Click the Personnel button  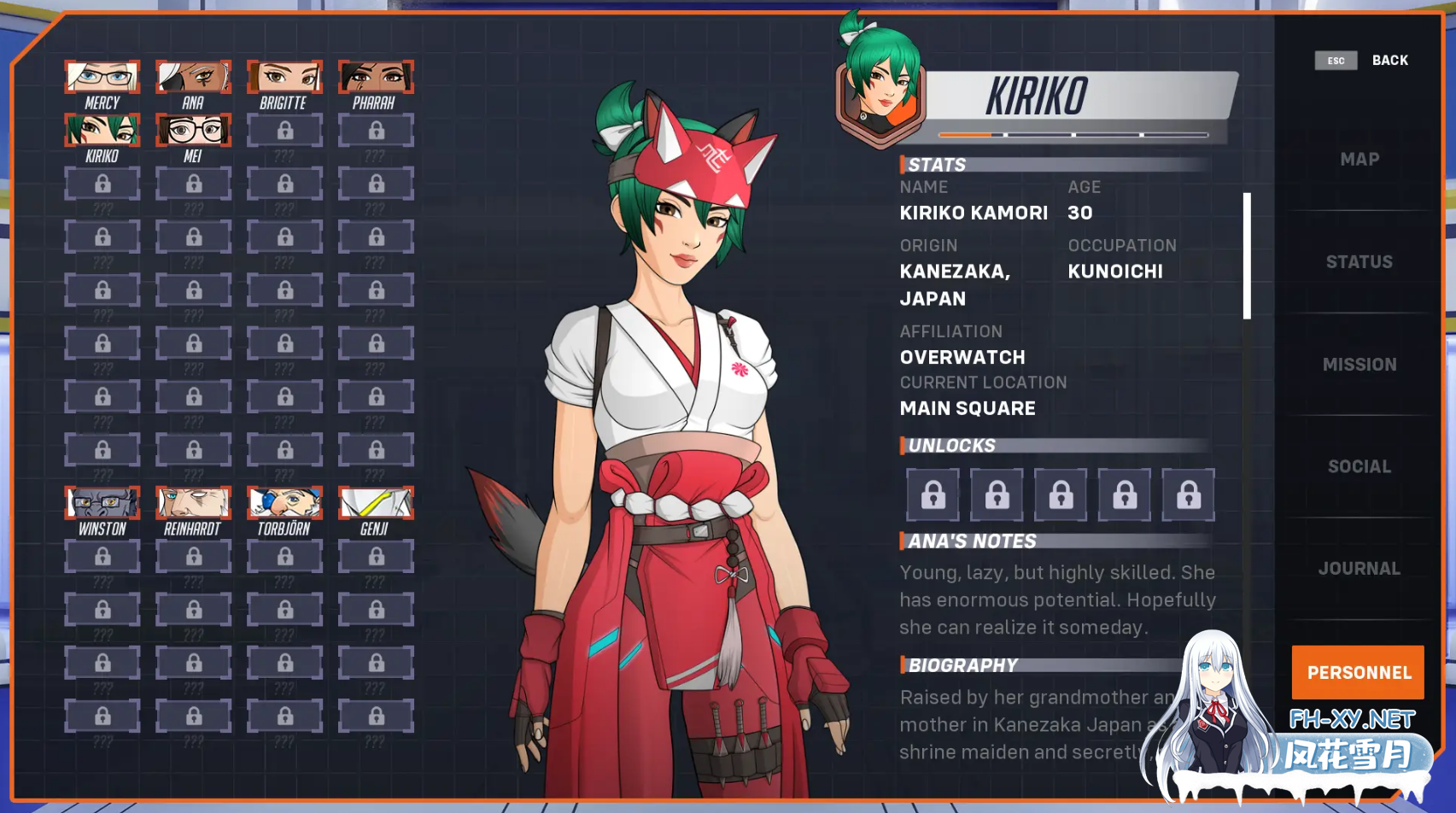point(1358,672)
